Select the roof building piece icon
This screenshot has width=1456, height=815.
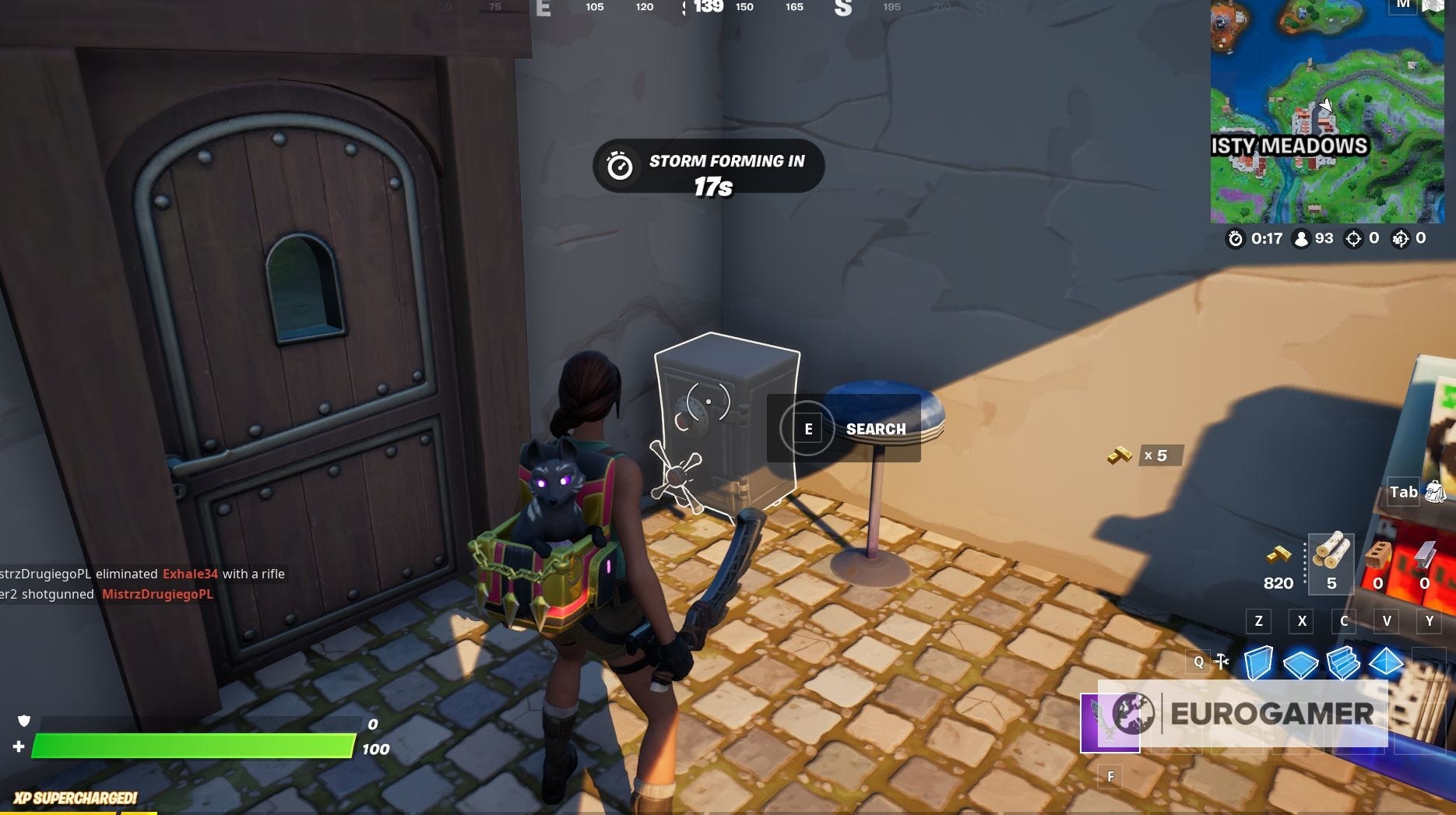1384,662
